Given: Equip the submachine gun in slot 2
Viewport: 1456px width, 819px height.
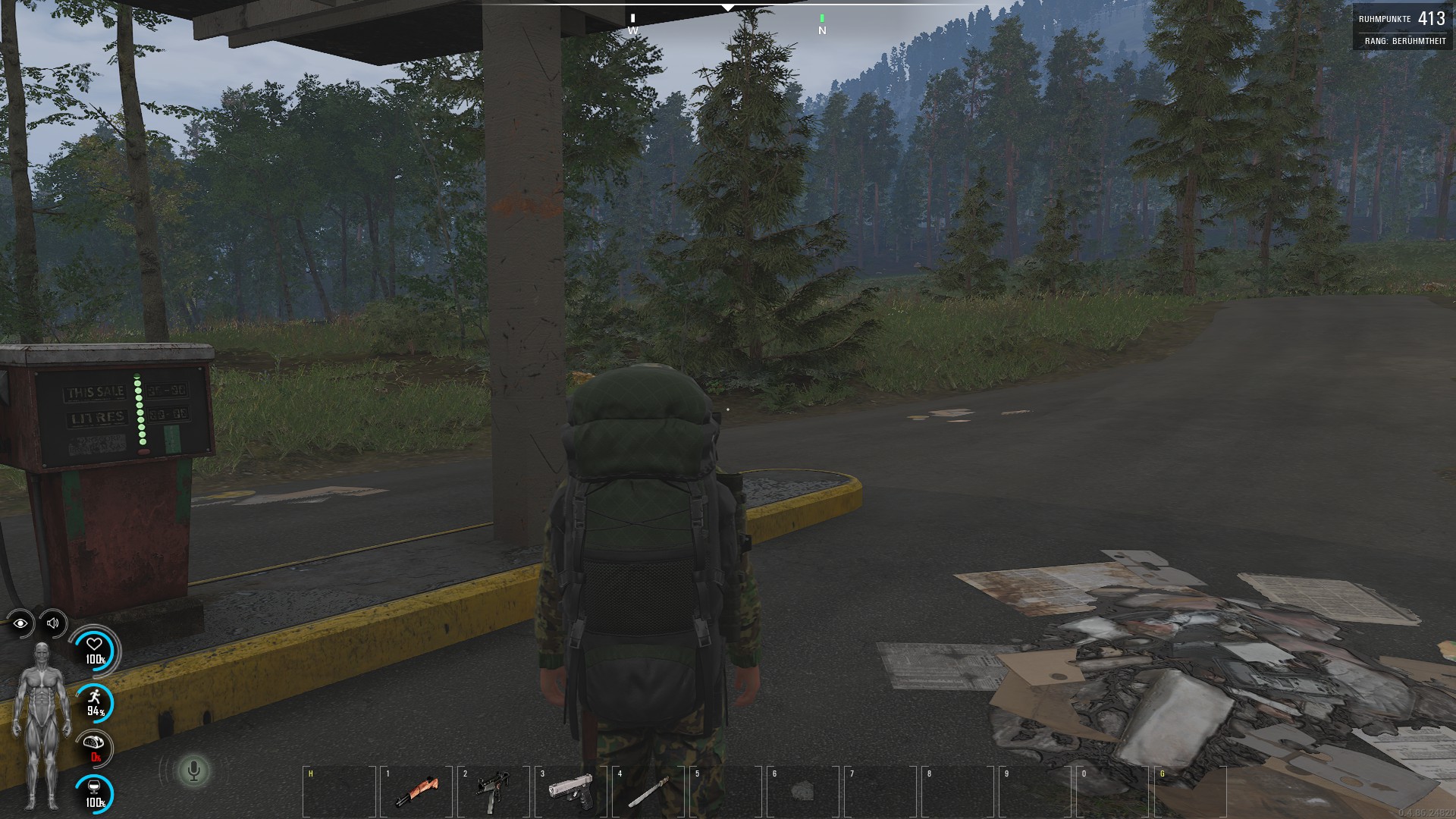Looking at the screenshot, I should 494,791.
